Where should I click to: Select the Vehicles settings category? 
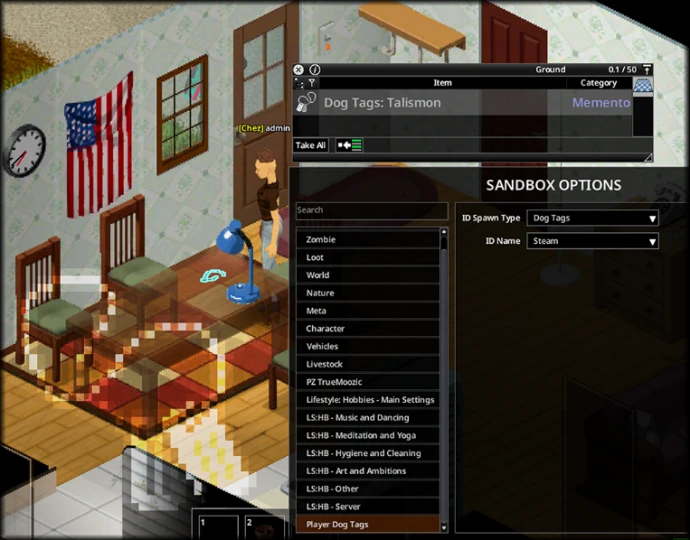point(367,346)
